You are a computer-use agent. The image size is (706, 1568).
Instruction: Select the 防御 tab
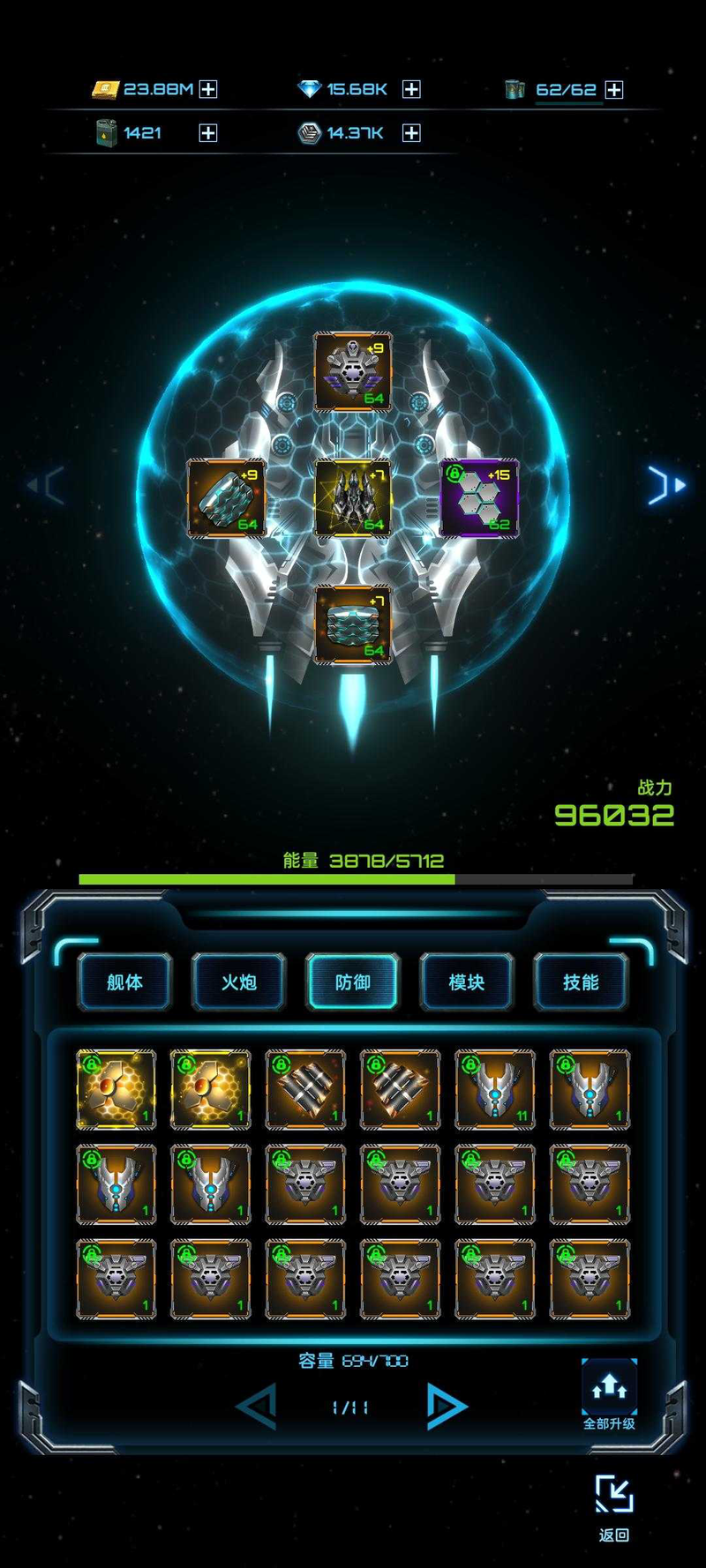click(x=353, y=982)
